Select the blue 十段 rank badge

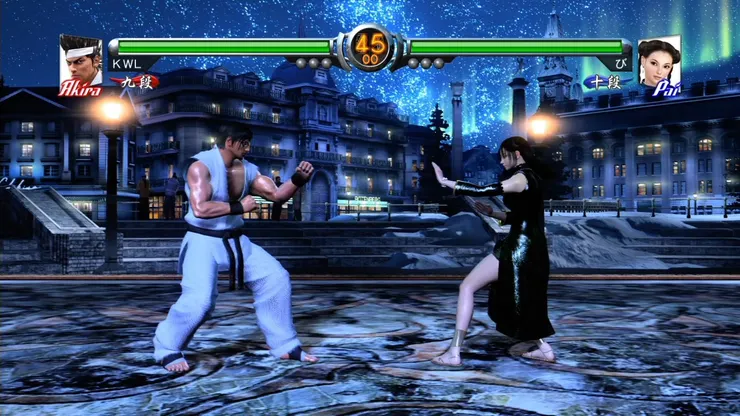[x=604, y=82]
